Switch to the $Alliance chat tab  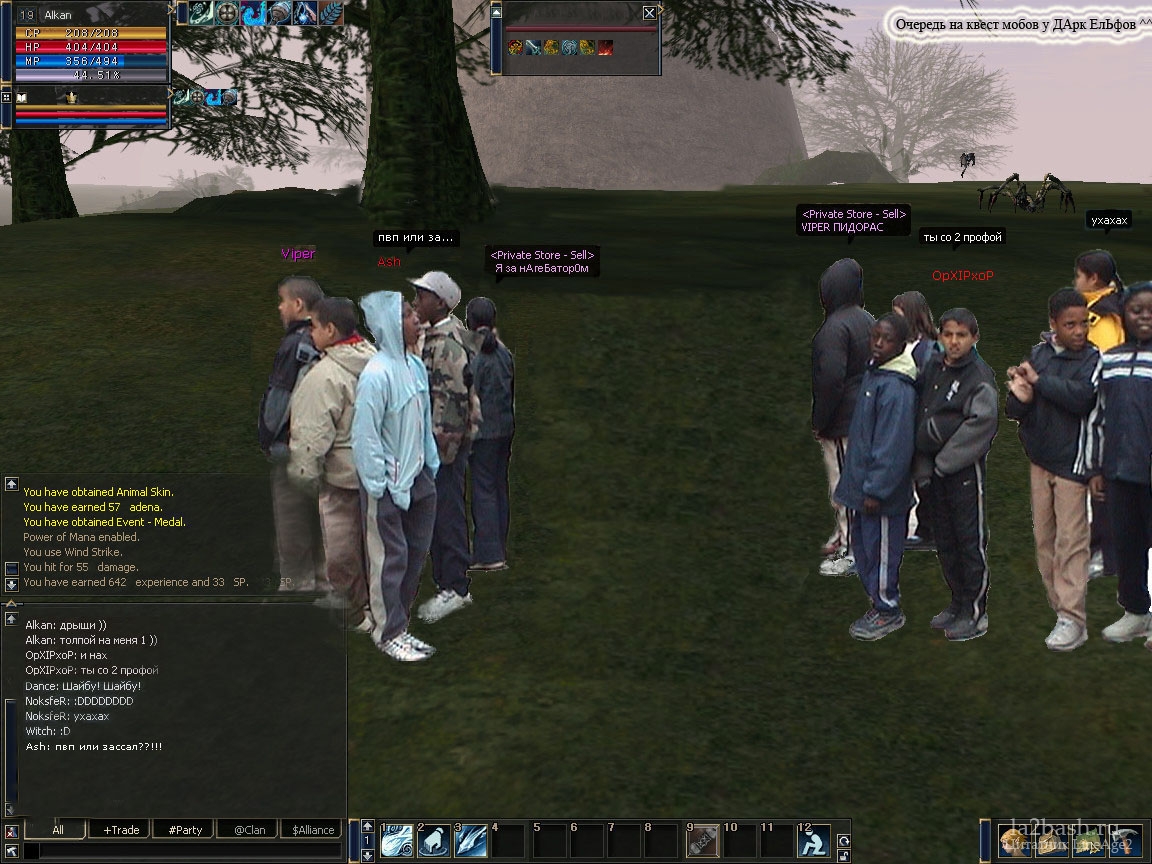pyautogui.click(x=313, y=830)
